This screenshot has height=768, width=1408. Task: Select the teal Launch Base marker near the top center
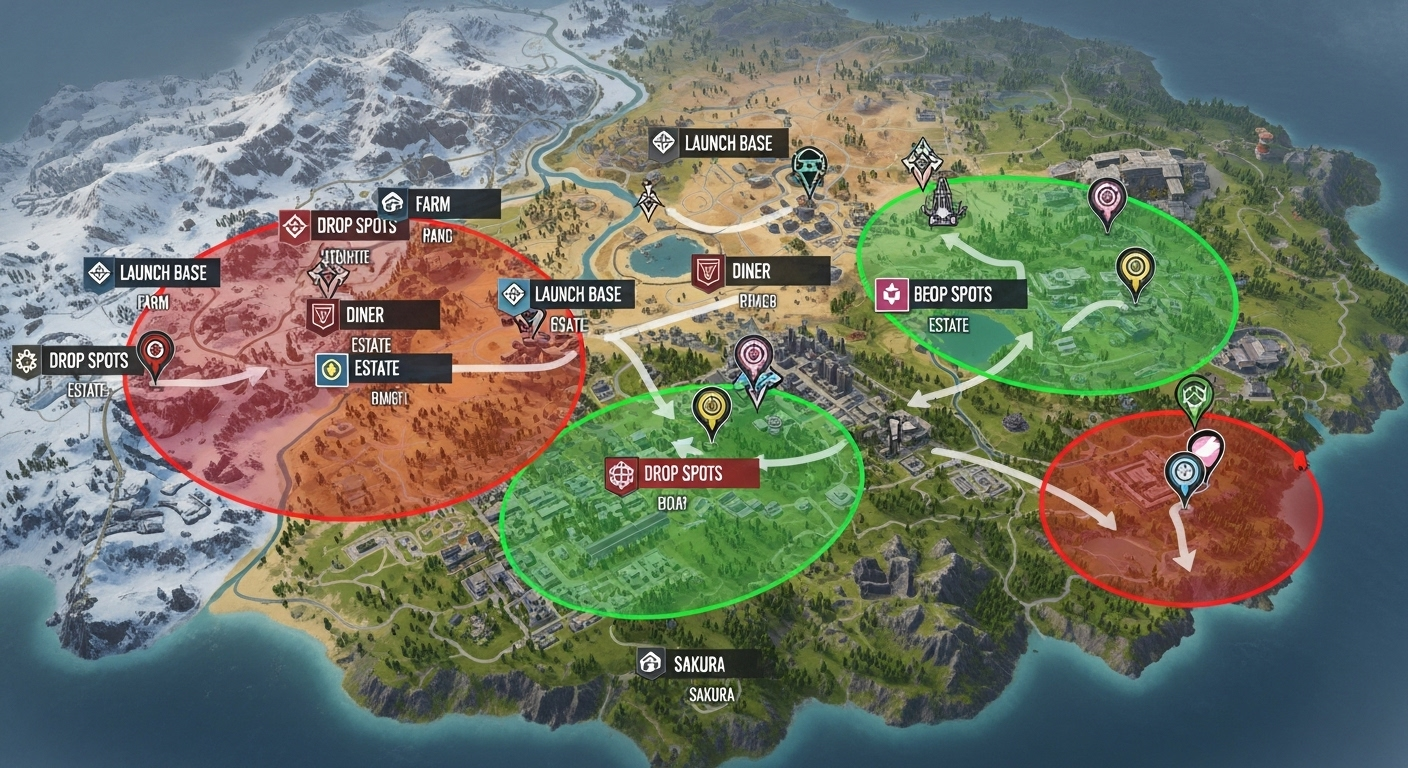(808, 162)
